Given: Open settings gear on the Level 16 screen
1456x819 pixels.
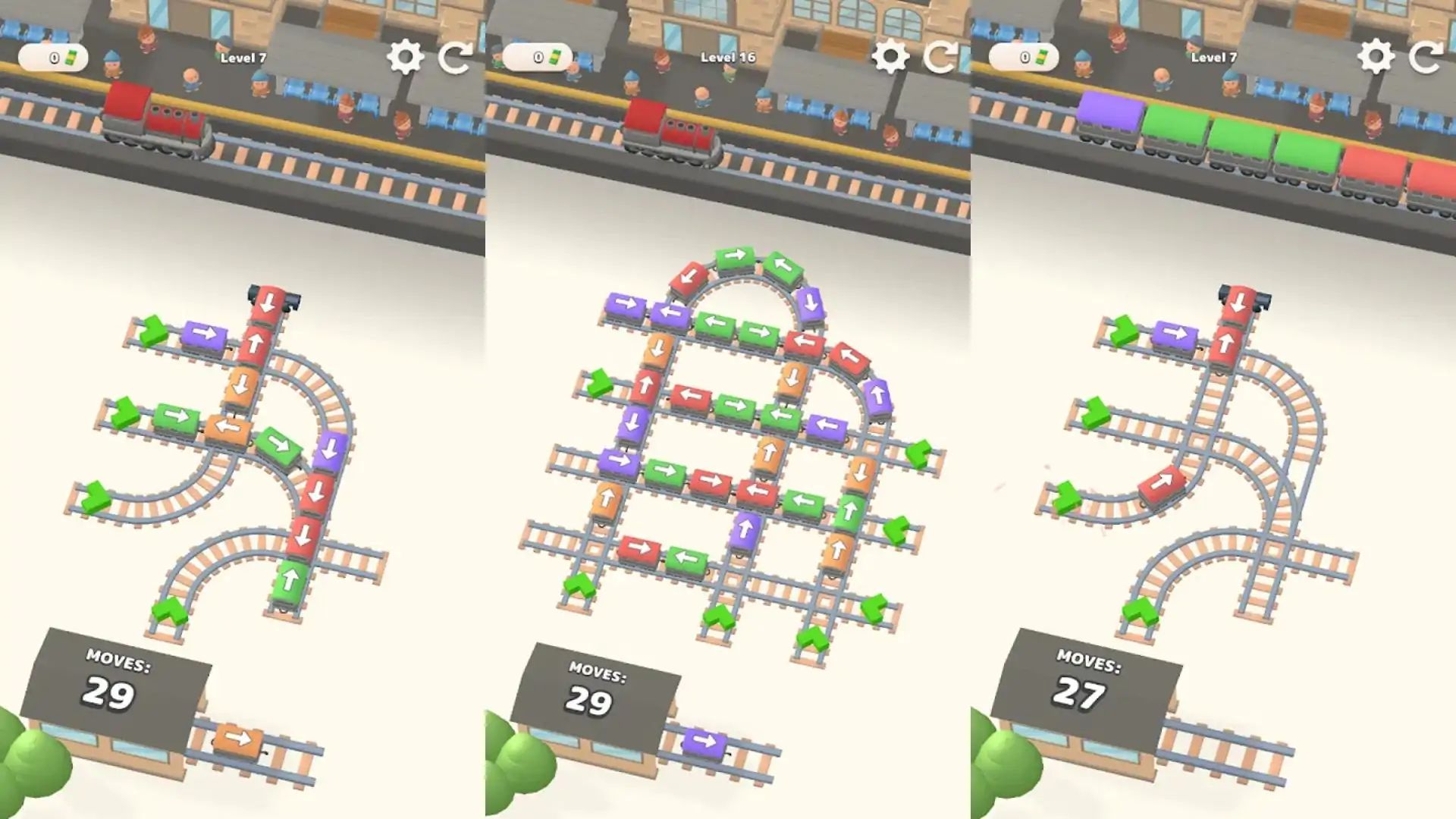Looking at the screenshot, I should (890, 56).
